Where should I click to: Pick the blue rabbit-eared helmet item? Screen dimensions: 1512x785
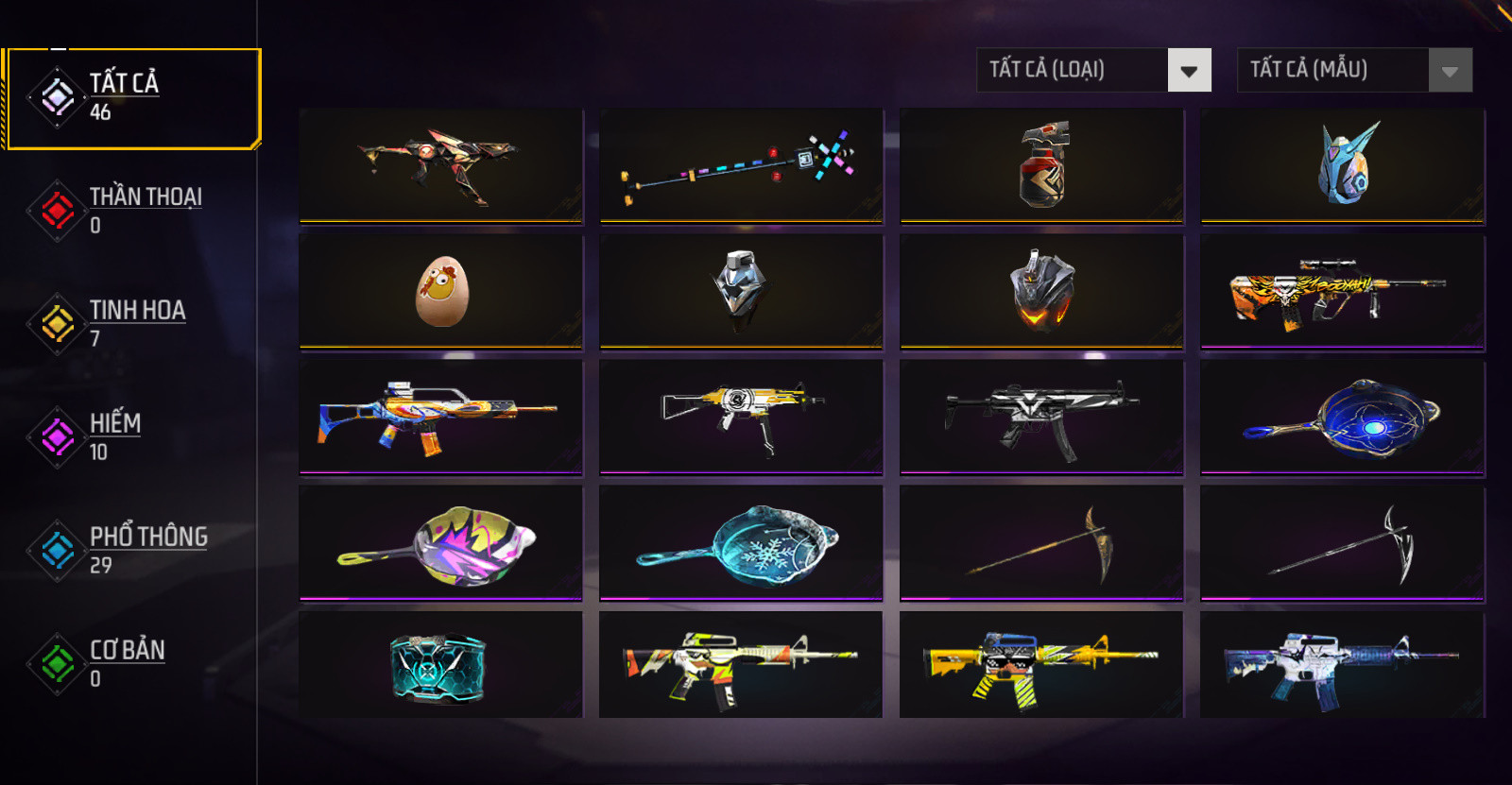(1343, 166)
